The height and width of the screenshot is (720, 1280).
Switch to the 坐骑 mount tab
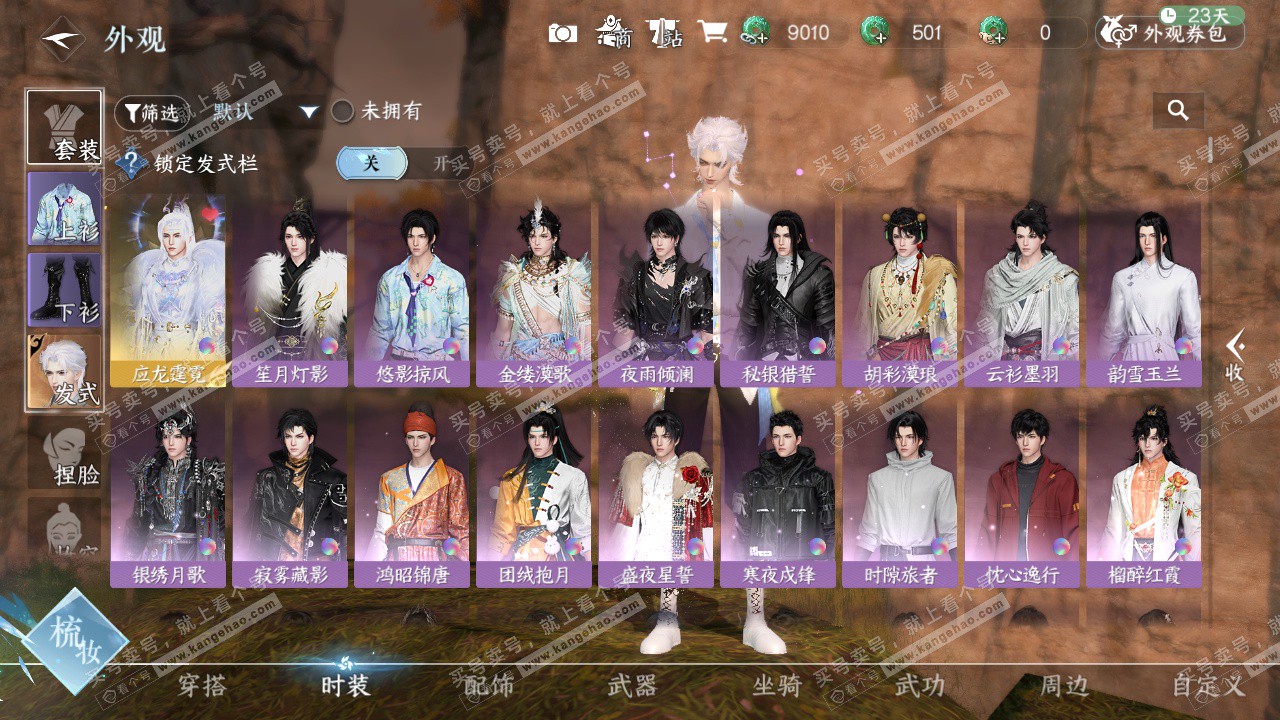coord(777,686)
